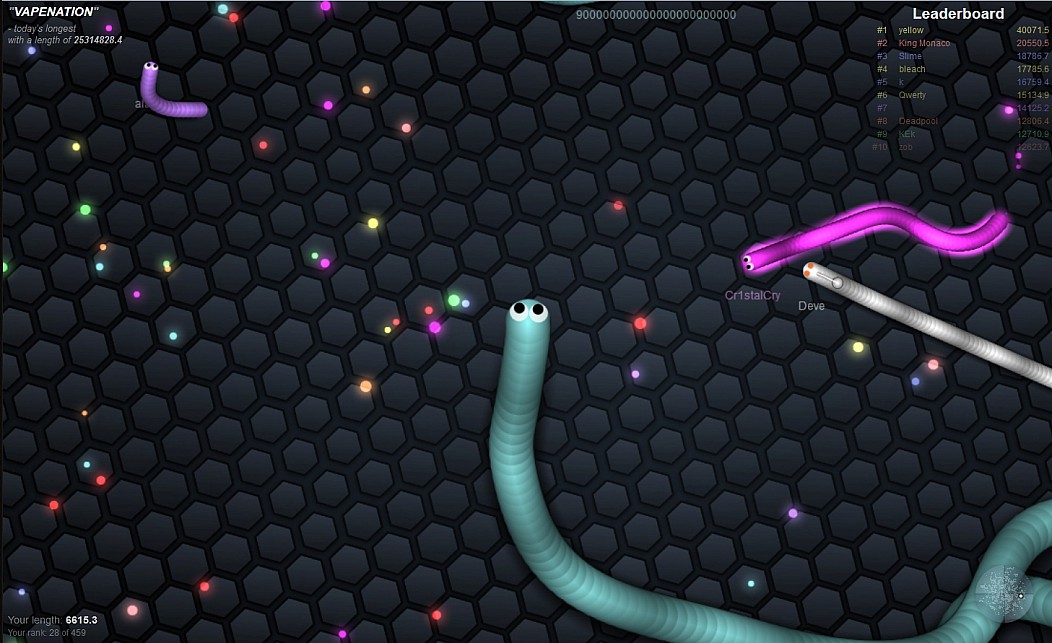Screen dimensions: 1052x643
Task: Click the Leaderboard heading
Action: [958, 14]
